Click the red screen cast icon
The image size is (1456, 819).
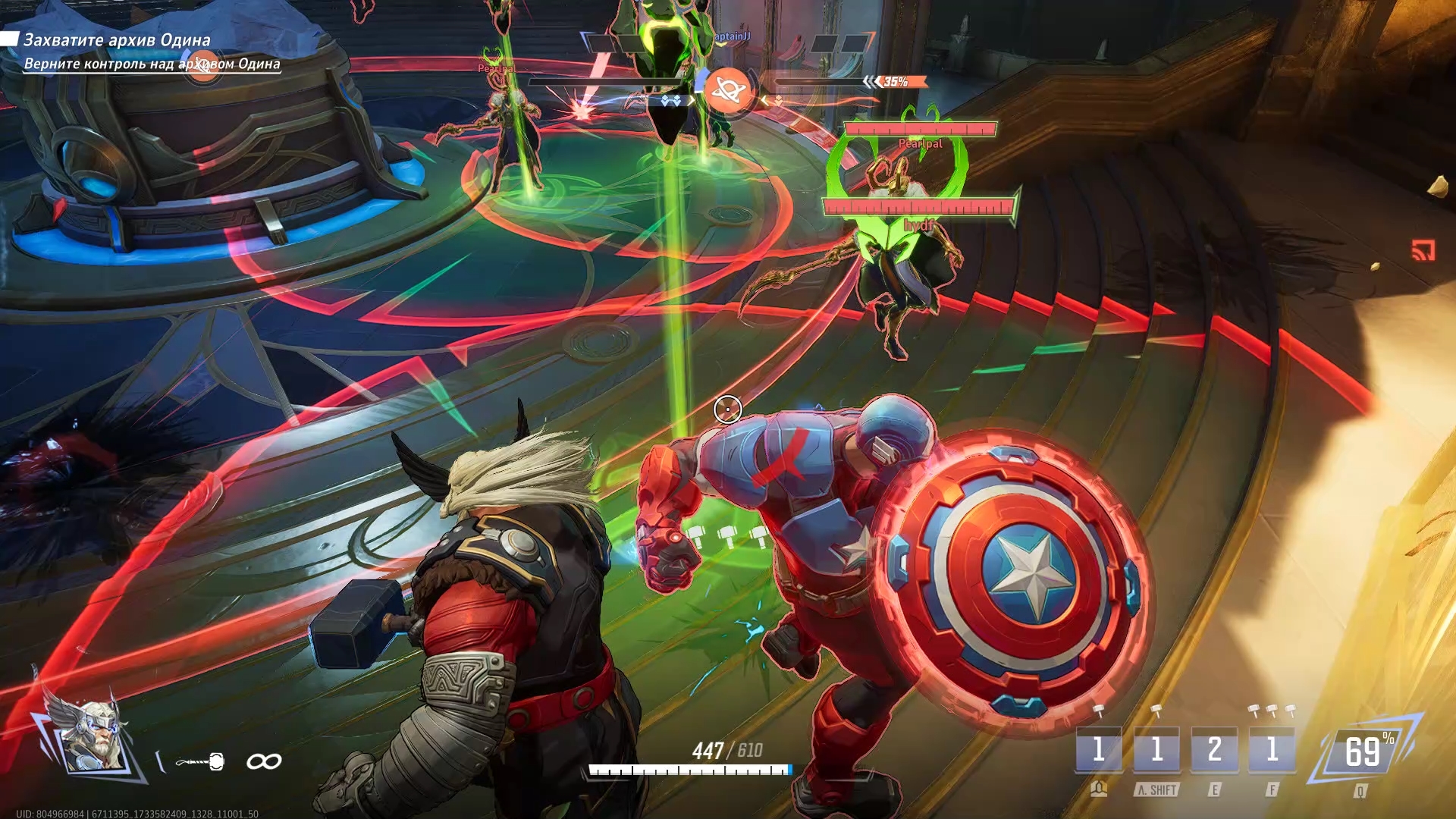(1423, 250)
